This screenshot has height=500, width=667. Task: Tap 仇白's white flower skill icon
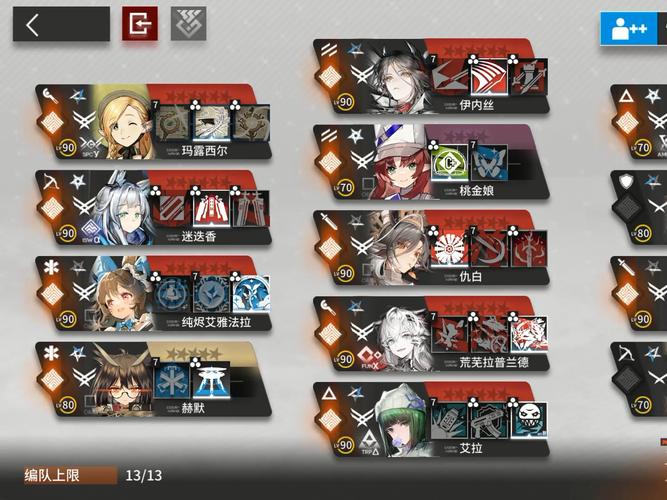pyautogui.click(x=451, y=248)
